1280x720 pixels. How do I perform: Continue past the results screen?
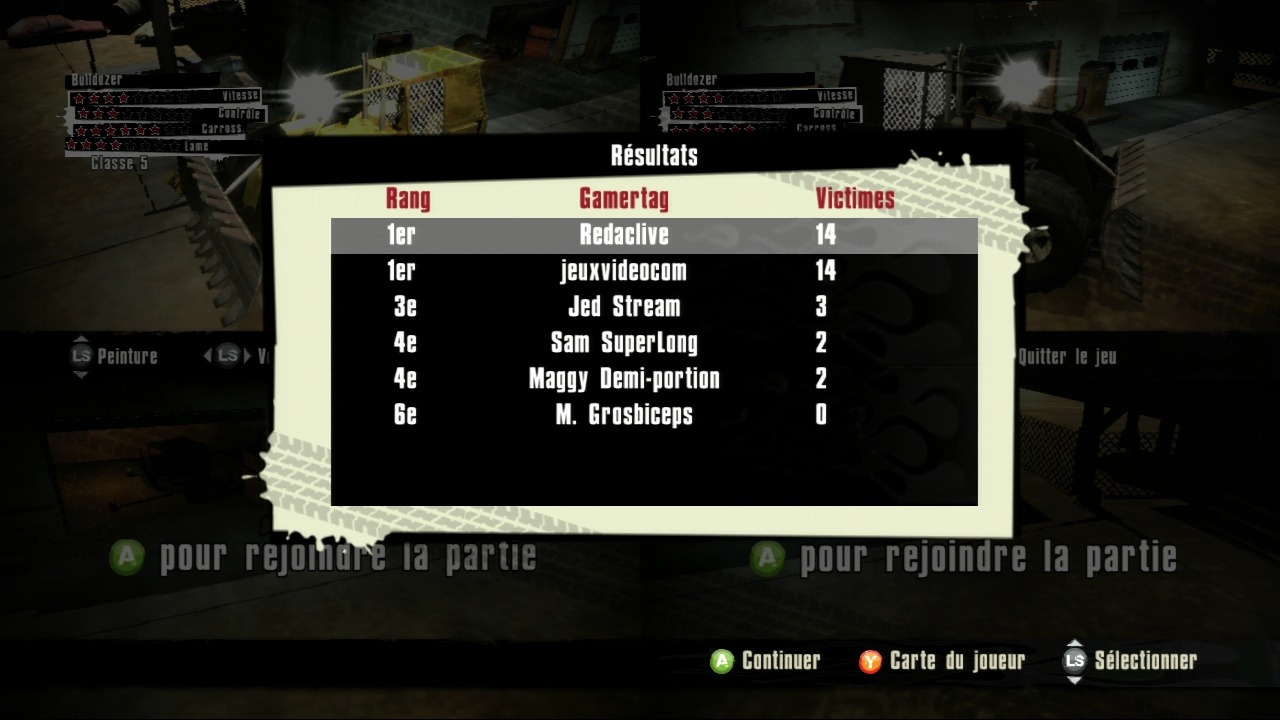[x=765, y=661]
